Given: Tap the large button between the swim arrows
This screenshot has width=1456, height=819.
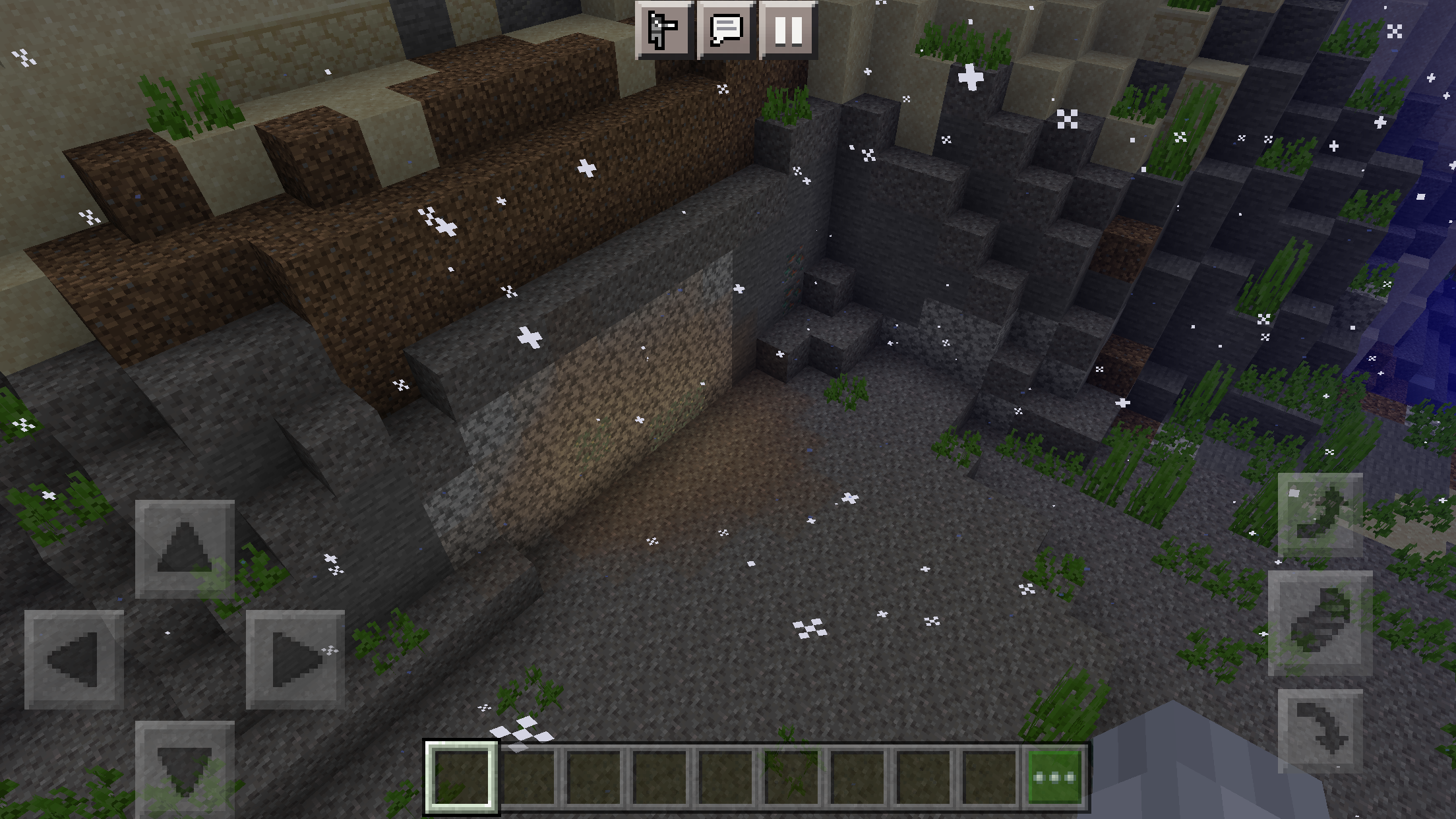Looking at the screenshot, I should point(1320,623).
